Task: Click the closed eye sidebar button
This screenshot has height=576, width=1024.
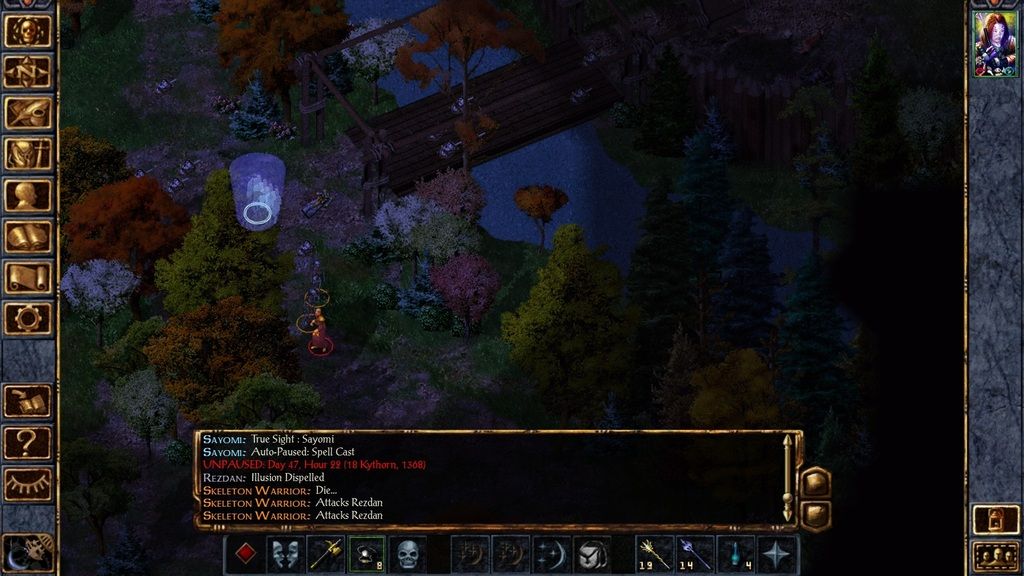Action: click(28, 484)
